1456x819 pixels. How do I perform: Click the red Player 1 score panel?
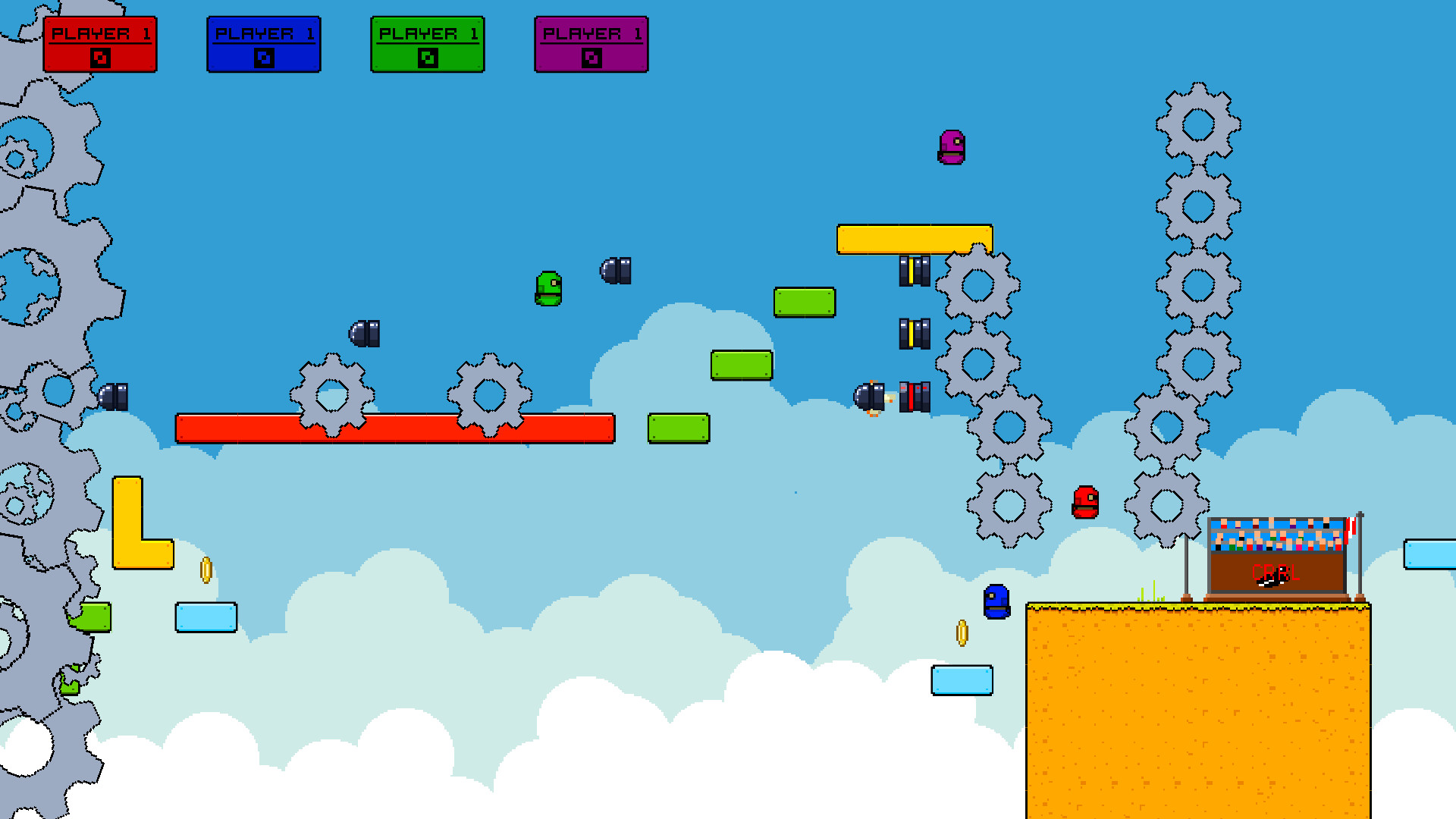(x=101, y=43)
